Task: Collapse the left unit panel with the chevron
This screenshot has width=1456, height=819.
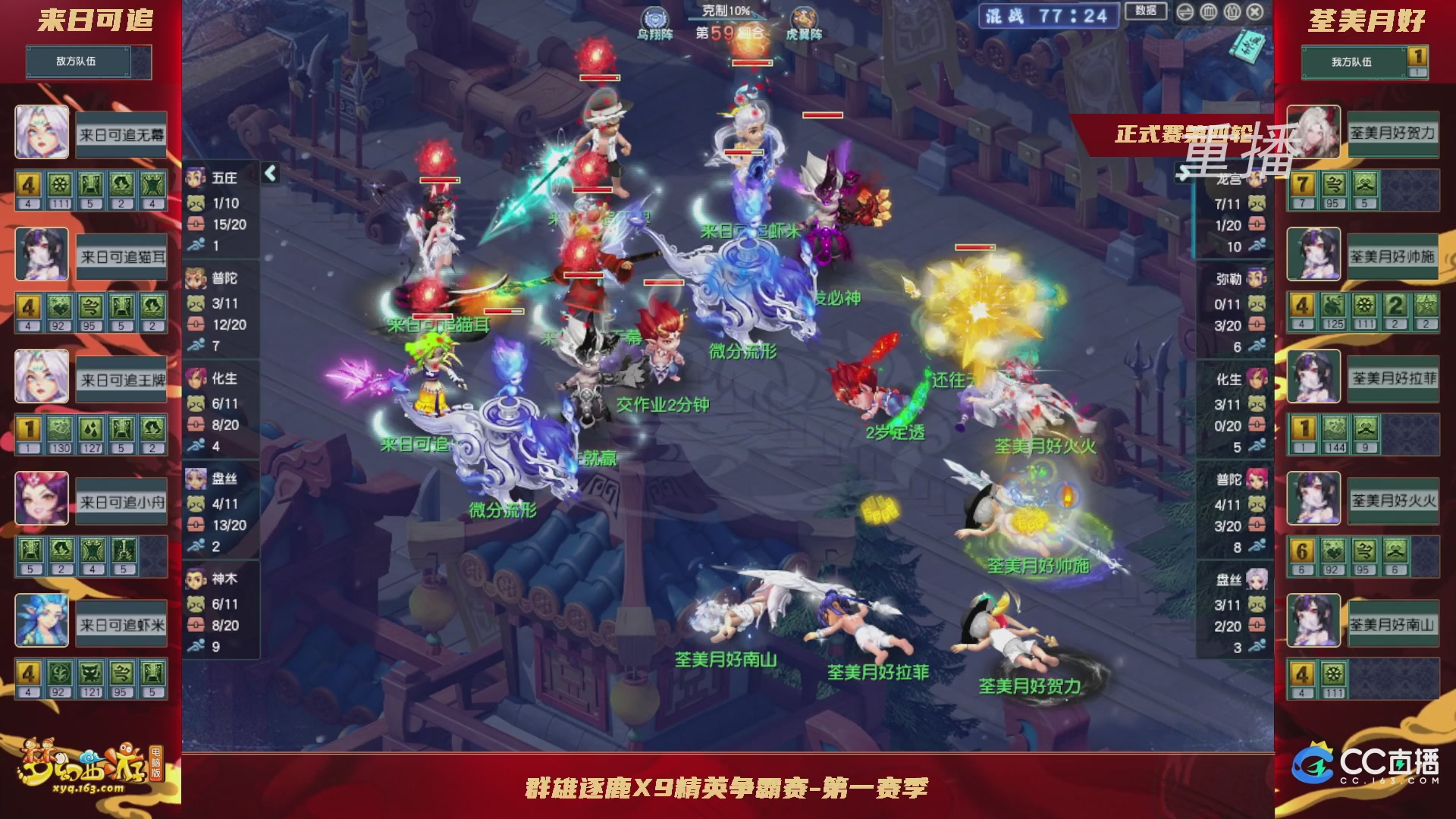Action: click(270, 173)
